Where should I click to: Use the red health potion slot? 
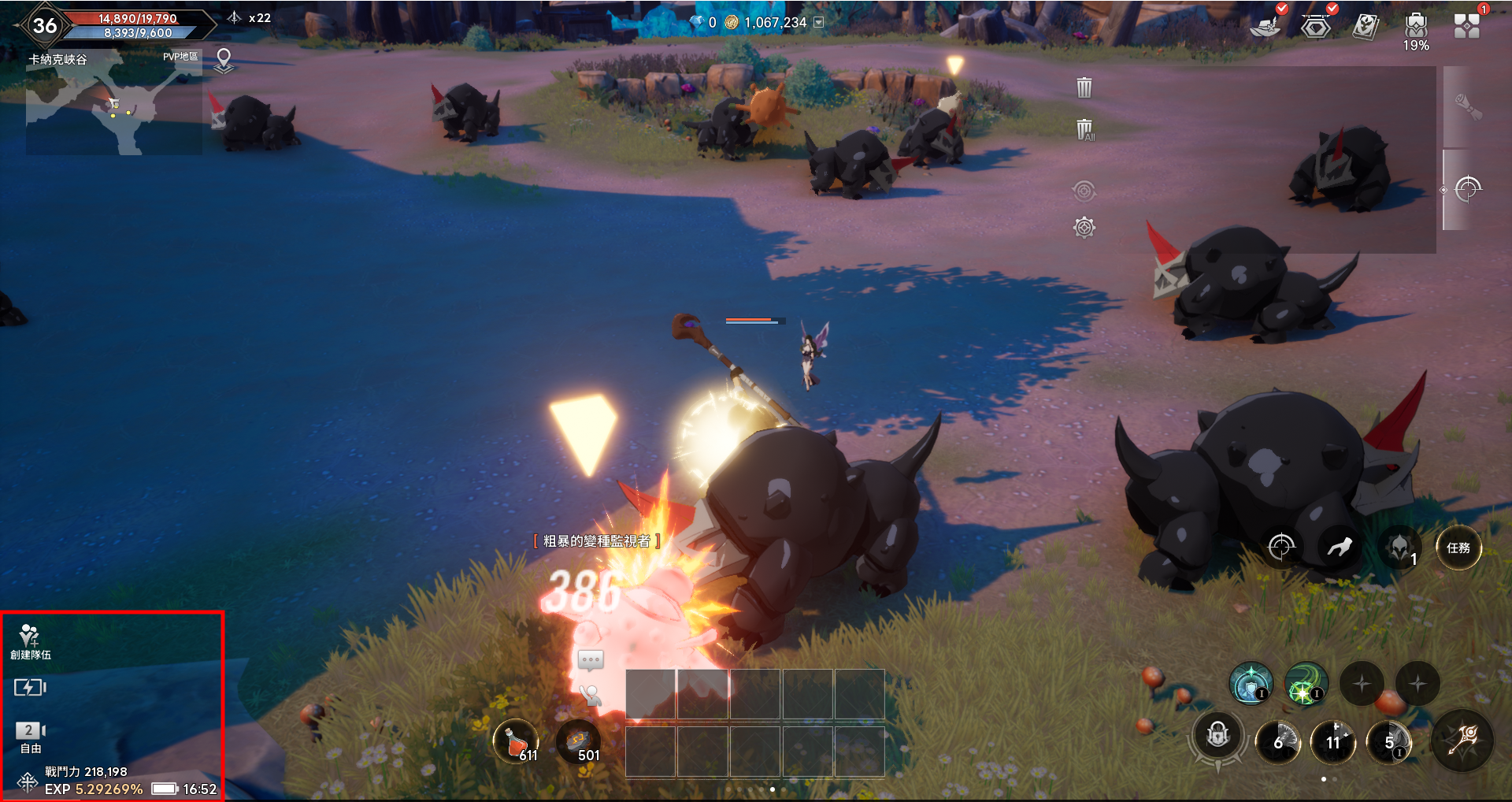tap(516, 742)
